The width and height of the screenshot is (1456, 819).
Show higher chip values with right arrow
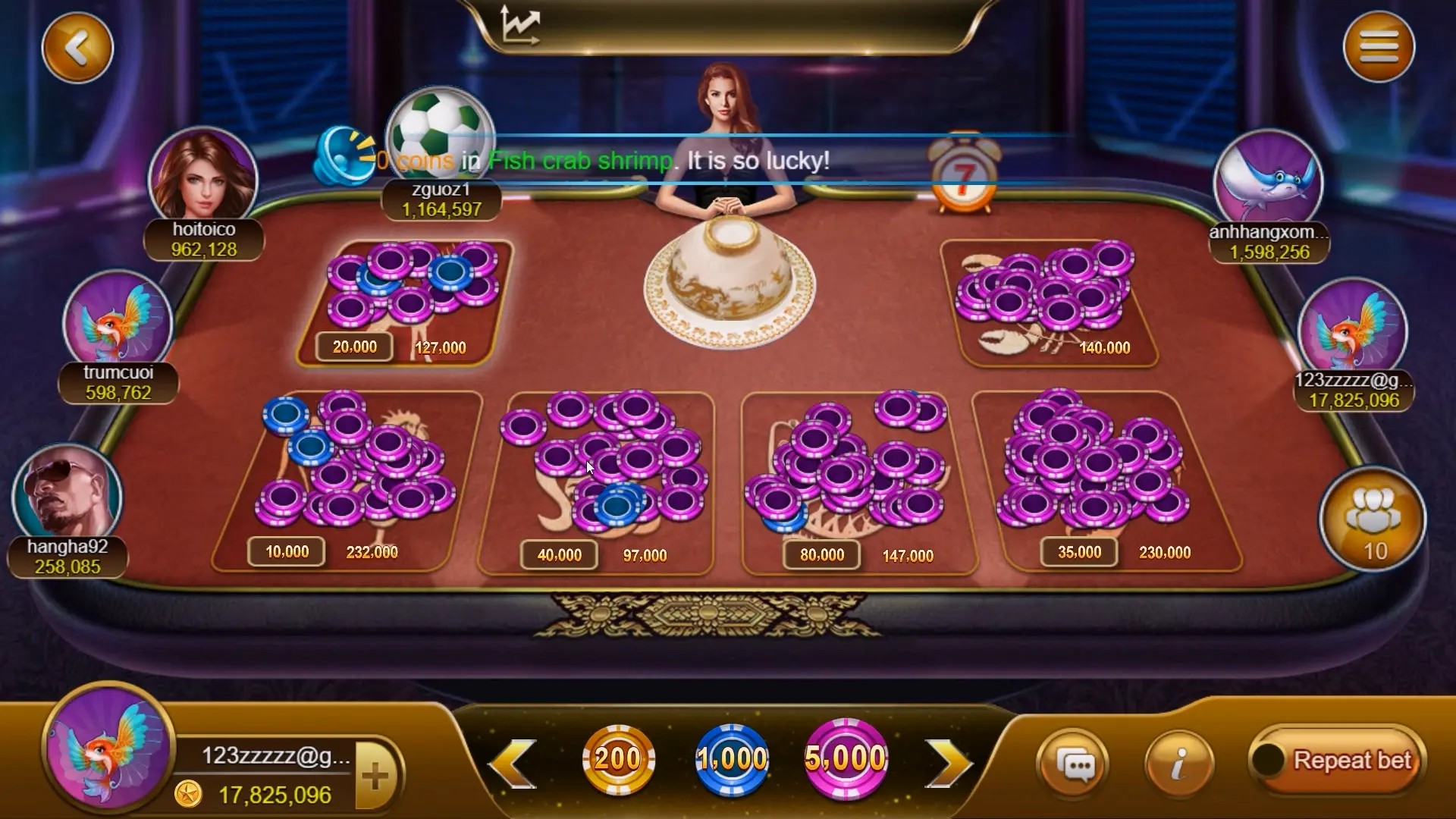tap(947, 762)
